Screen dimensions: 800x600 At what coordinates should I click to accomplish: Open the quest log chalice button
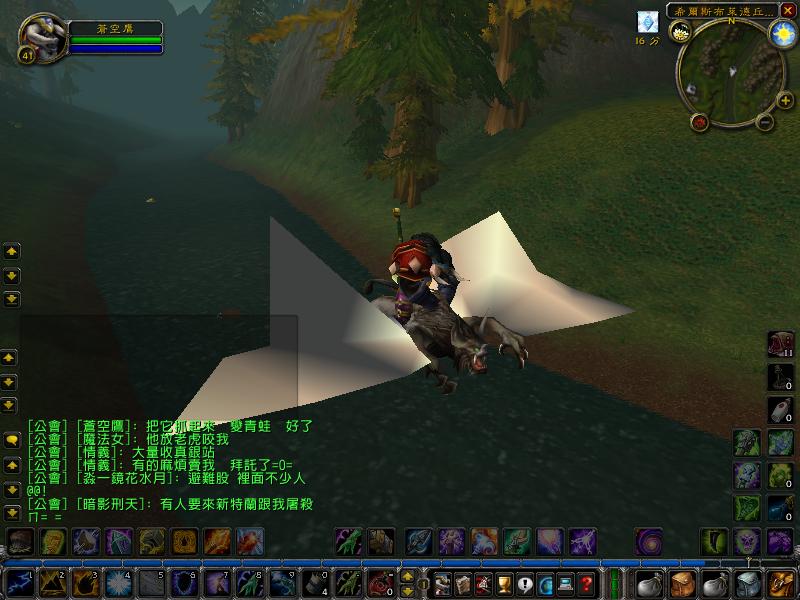coord(503,583)
